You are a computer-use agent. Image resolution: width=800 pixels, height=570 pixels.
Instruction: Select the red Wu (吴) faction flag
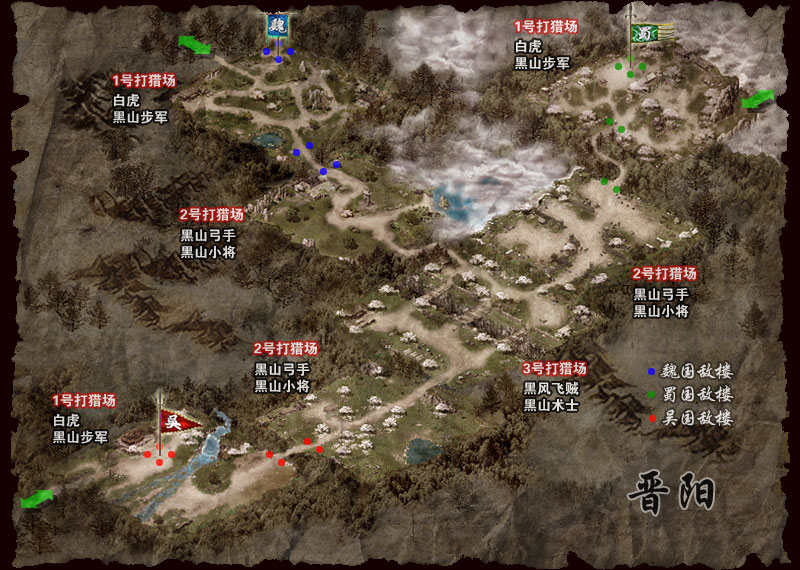179,421
